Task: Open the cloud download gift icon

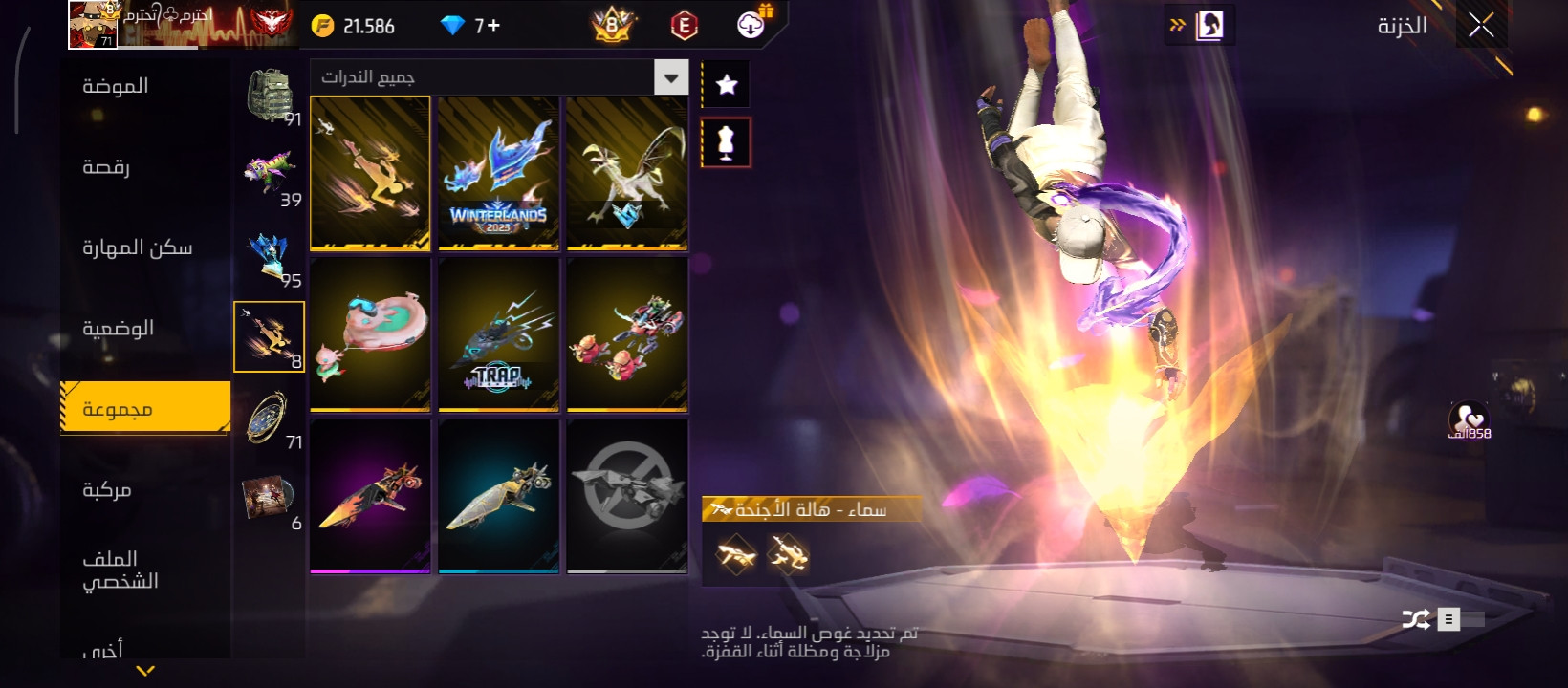Action: point(752,25)
